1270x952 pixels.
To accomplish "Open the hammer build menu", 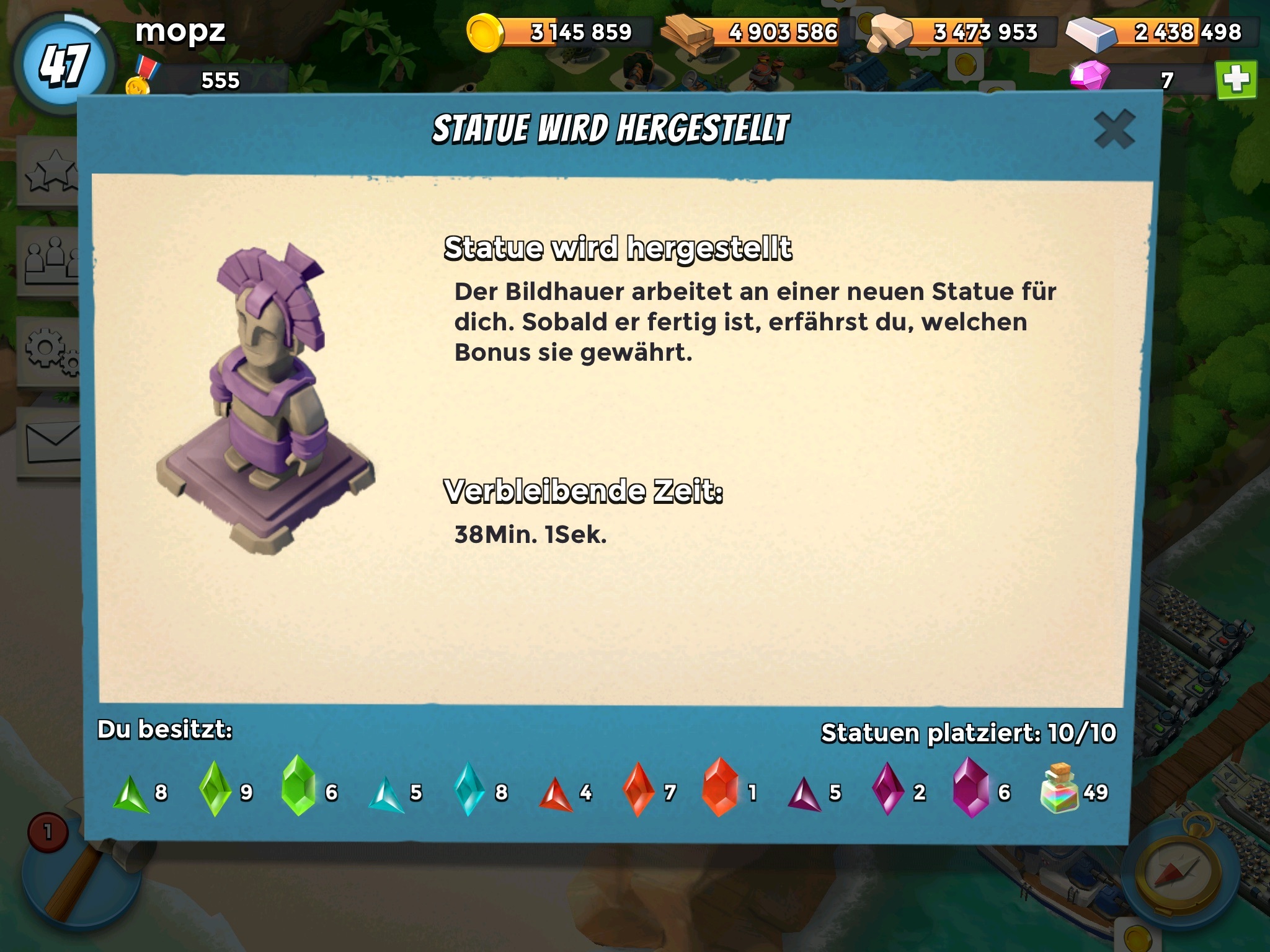I will 74,880.
